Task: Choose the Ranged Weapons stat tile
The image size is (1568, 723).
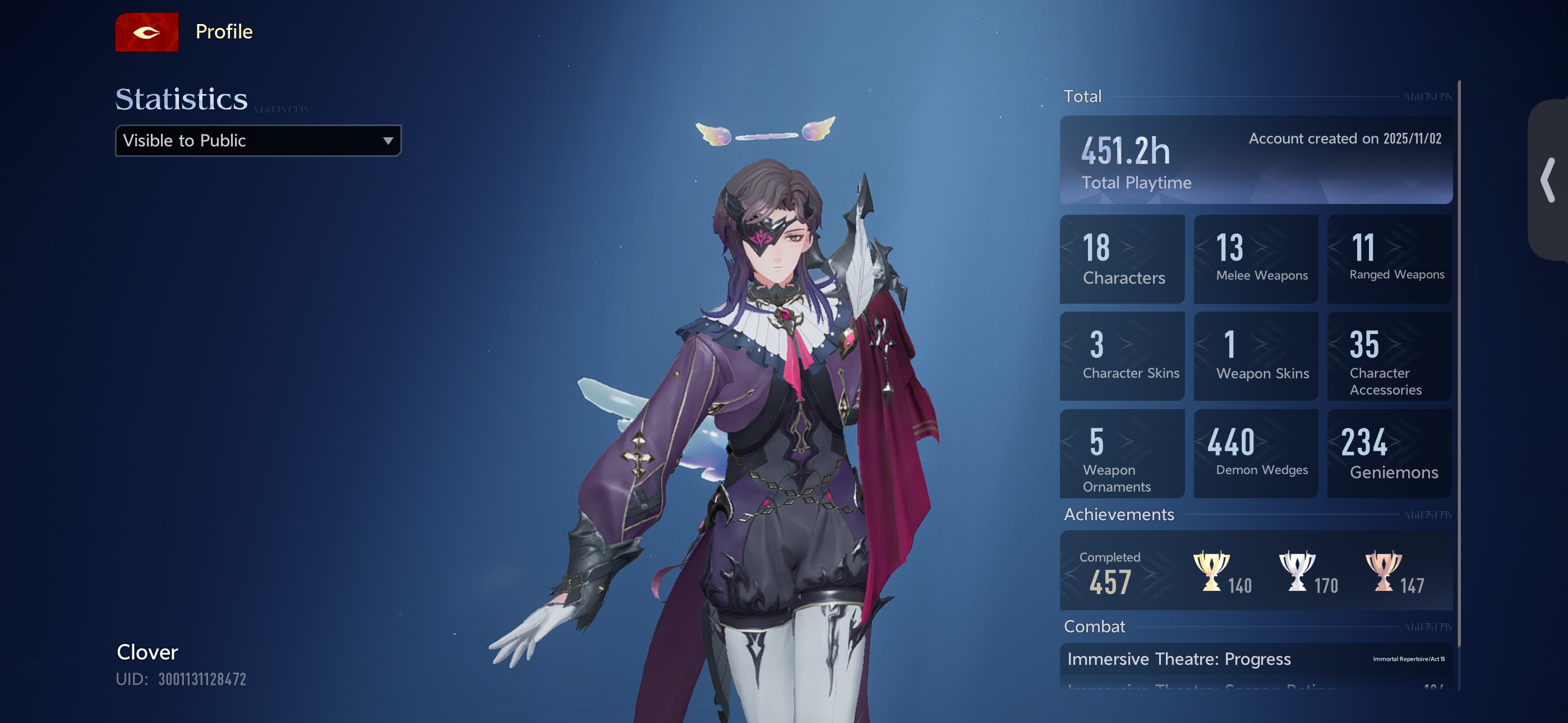Action: [1389, 259]
